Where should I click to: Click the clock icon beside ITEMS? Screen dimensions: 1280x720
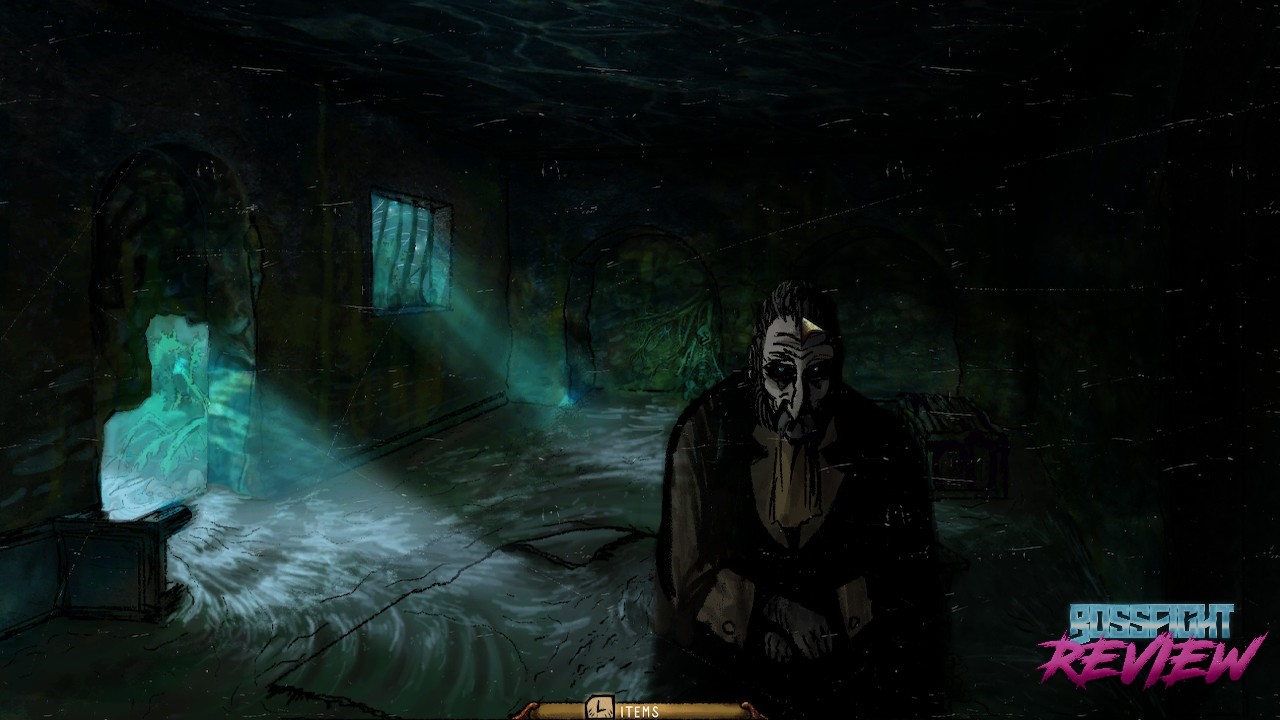point(598,708)
